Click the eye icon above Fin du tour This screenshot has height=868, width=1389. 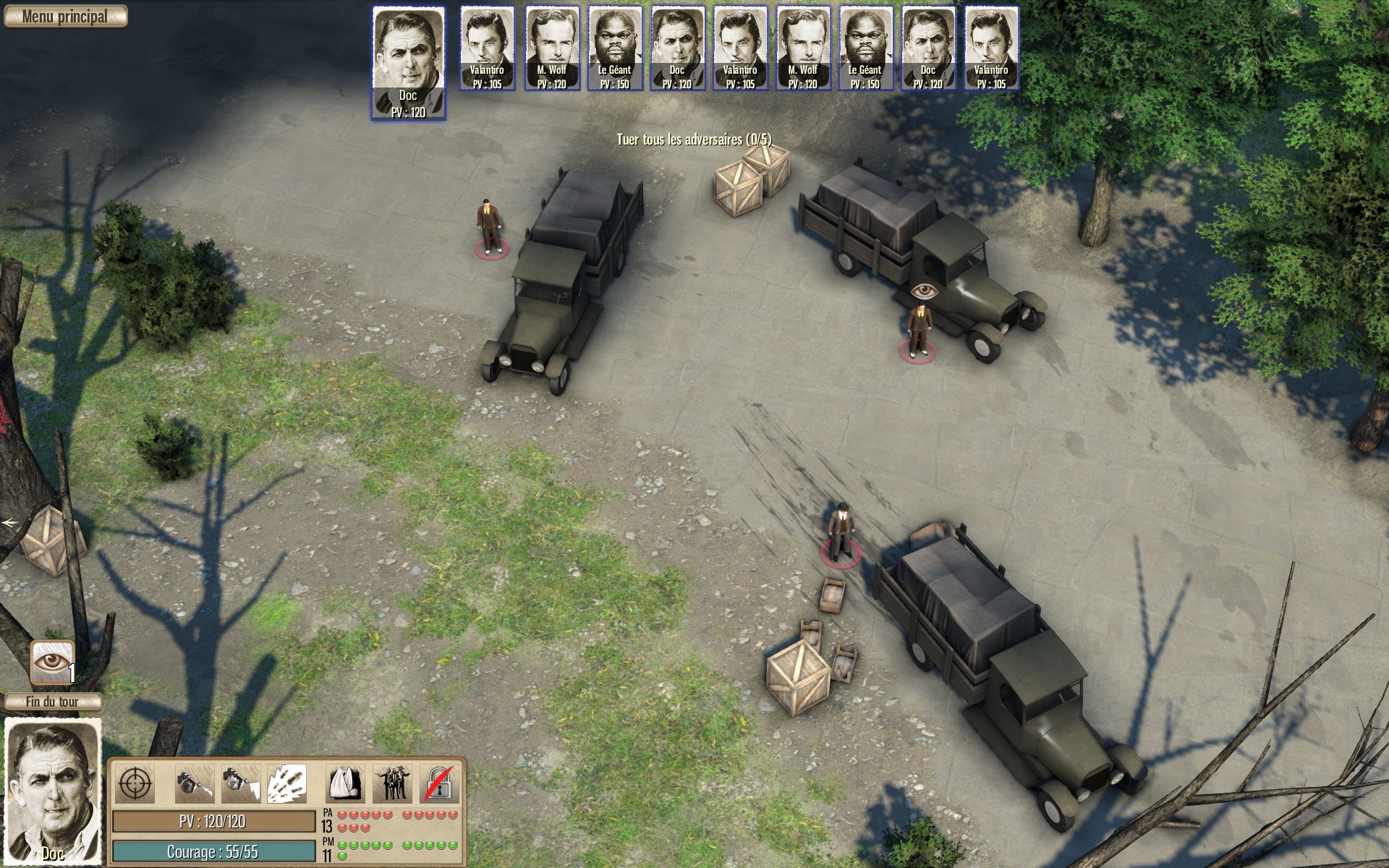pos(53,662)
